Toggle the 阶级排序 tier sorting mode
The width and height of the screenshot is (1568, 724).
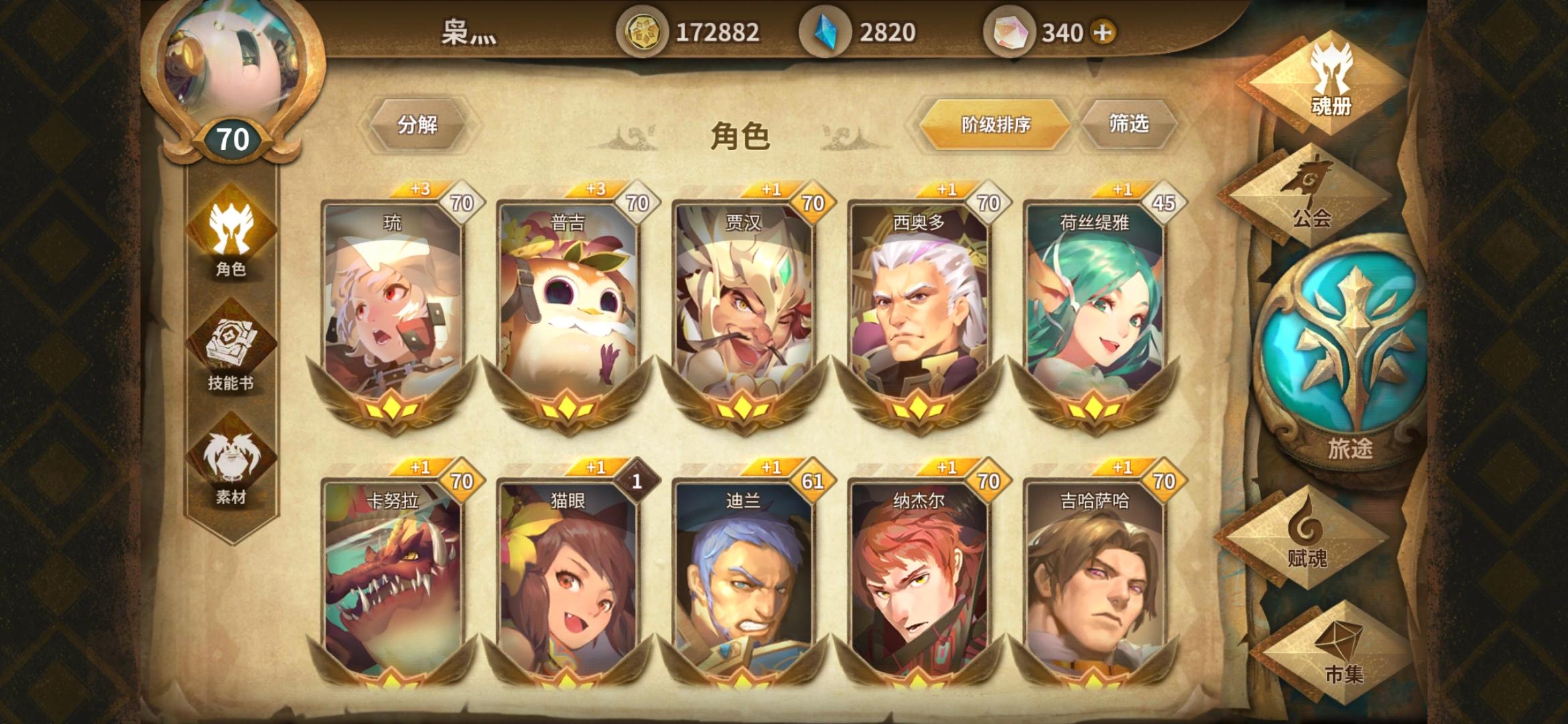pos(993,124)
